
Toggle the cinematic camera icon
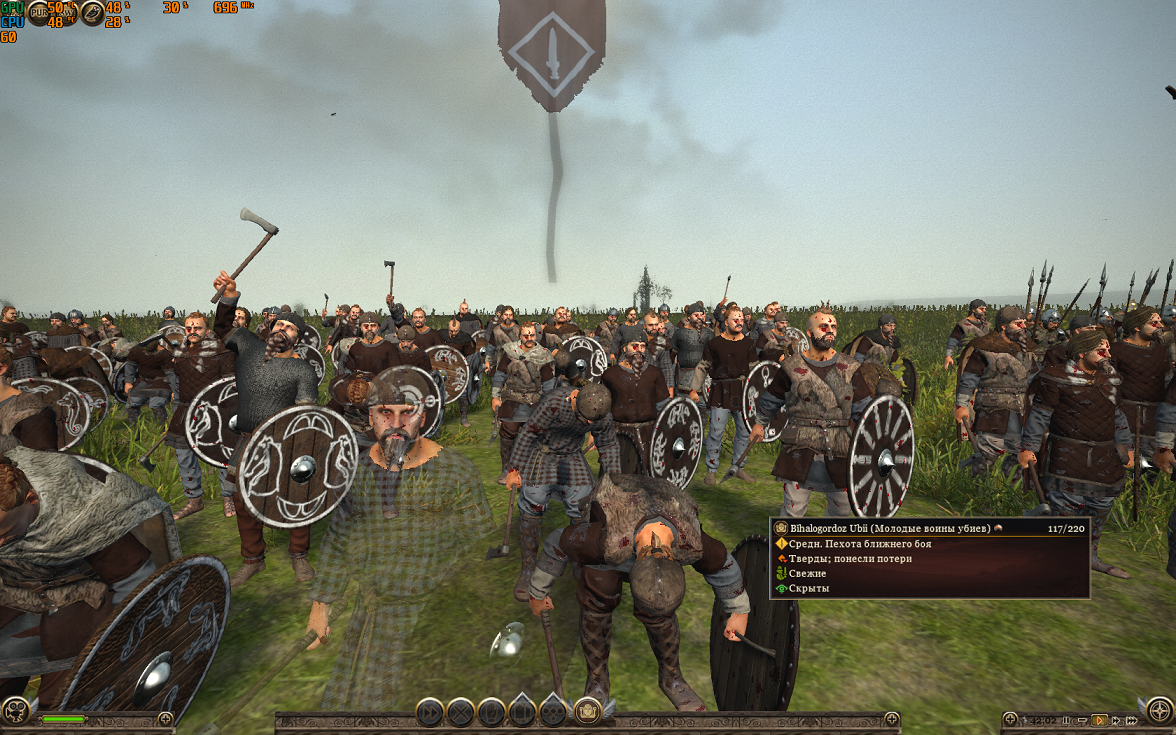coord(14,710)
